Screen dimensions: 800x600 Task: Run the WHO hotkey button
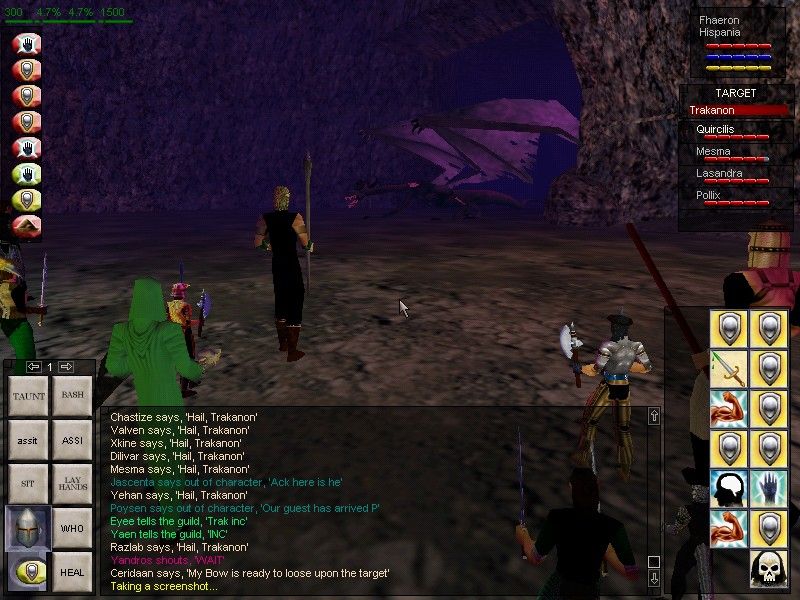coord(72,528)
